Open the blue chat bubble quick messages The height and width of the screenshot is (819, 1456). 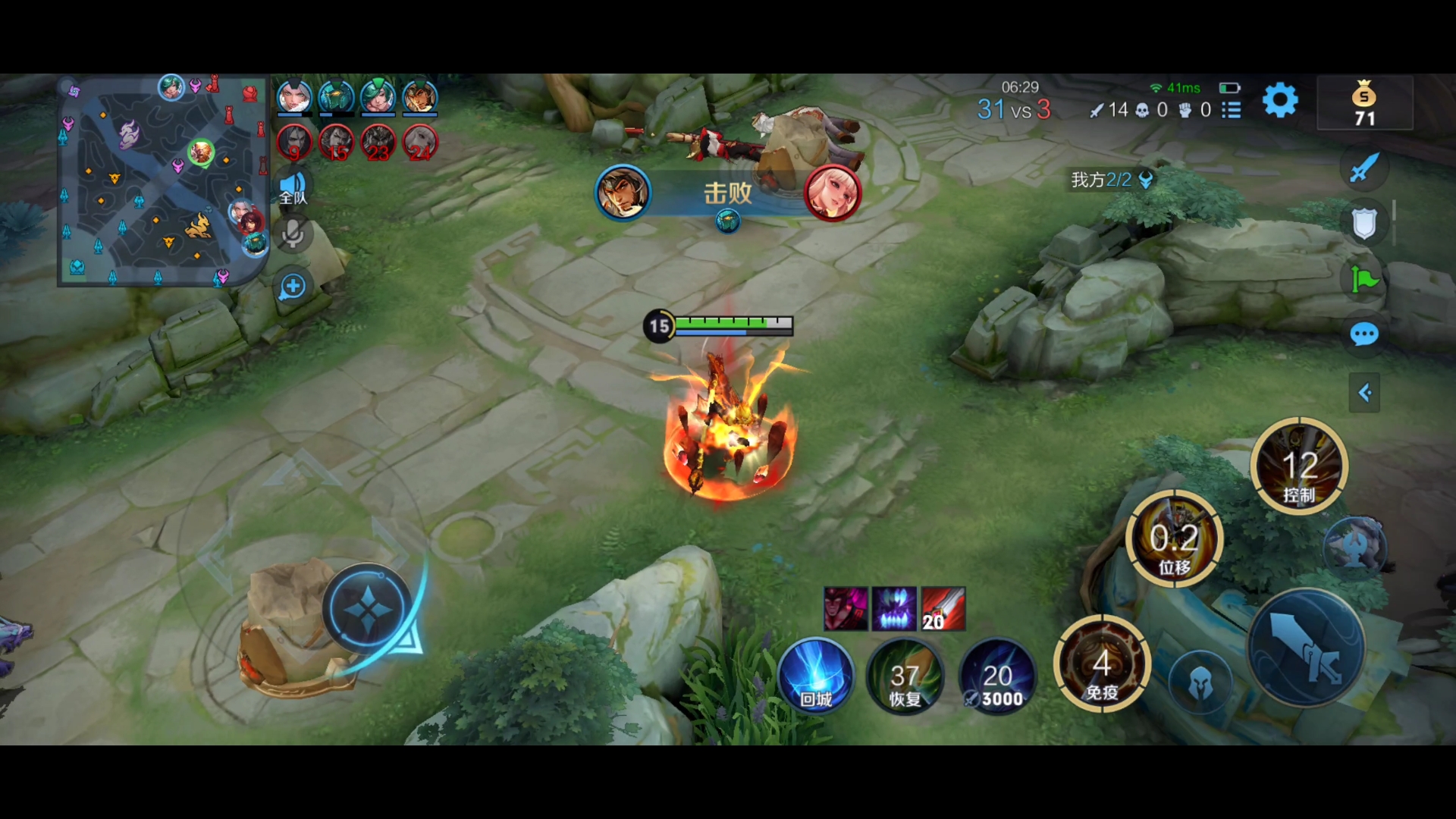[x=1364, y=334]
